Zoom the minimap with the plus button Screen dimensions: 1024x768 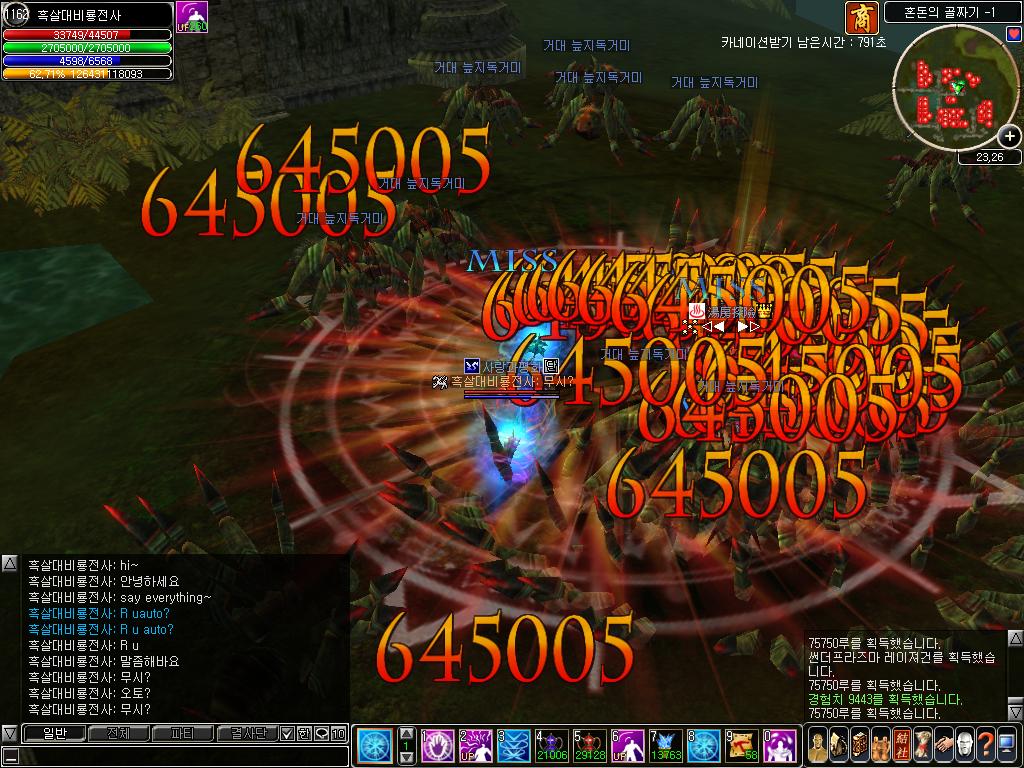coord(1009,137)
